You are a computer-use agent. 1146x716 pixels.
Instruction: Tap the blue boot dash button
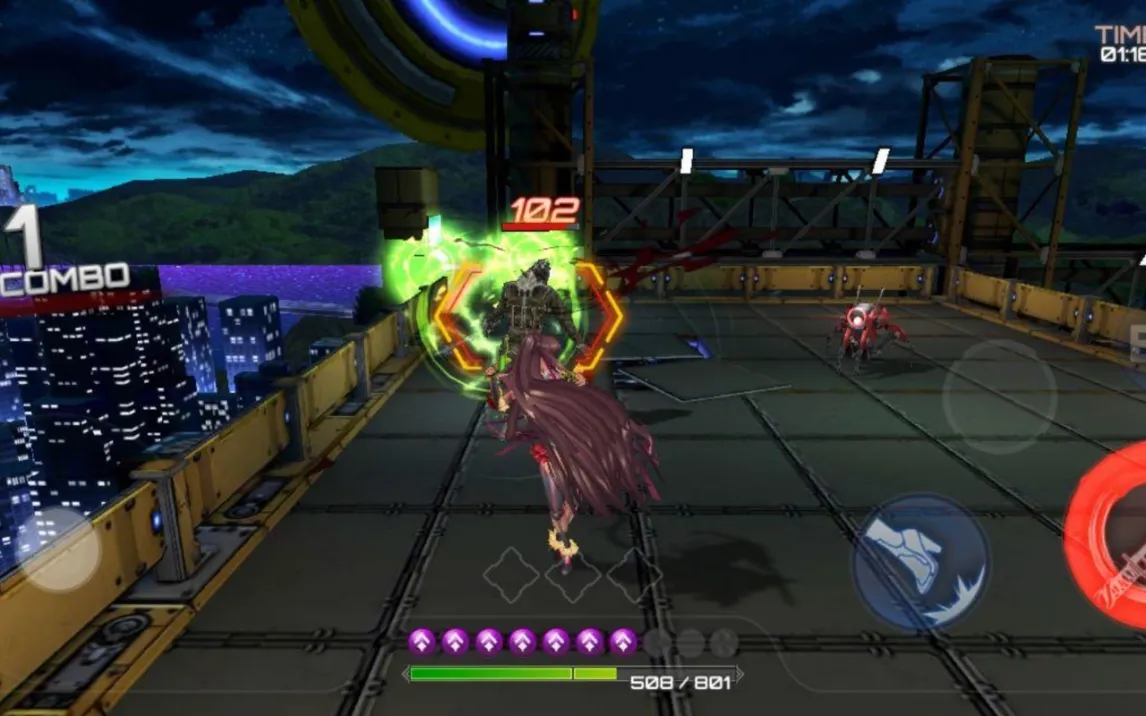(x=920, y=562)
